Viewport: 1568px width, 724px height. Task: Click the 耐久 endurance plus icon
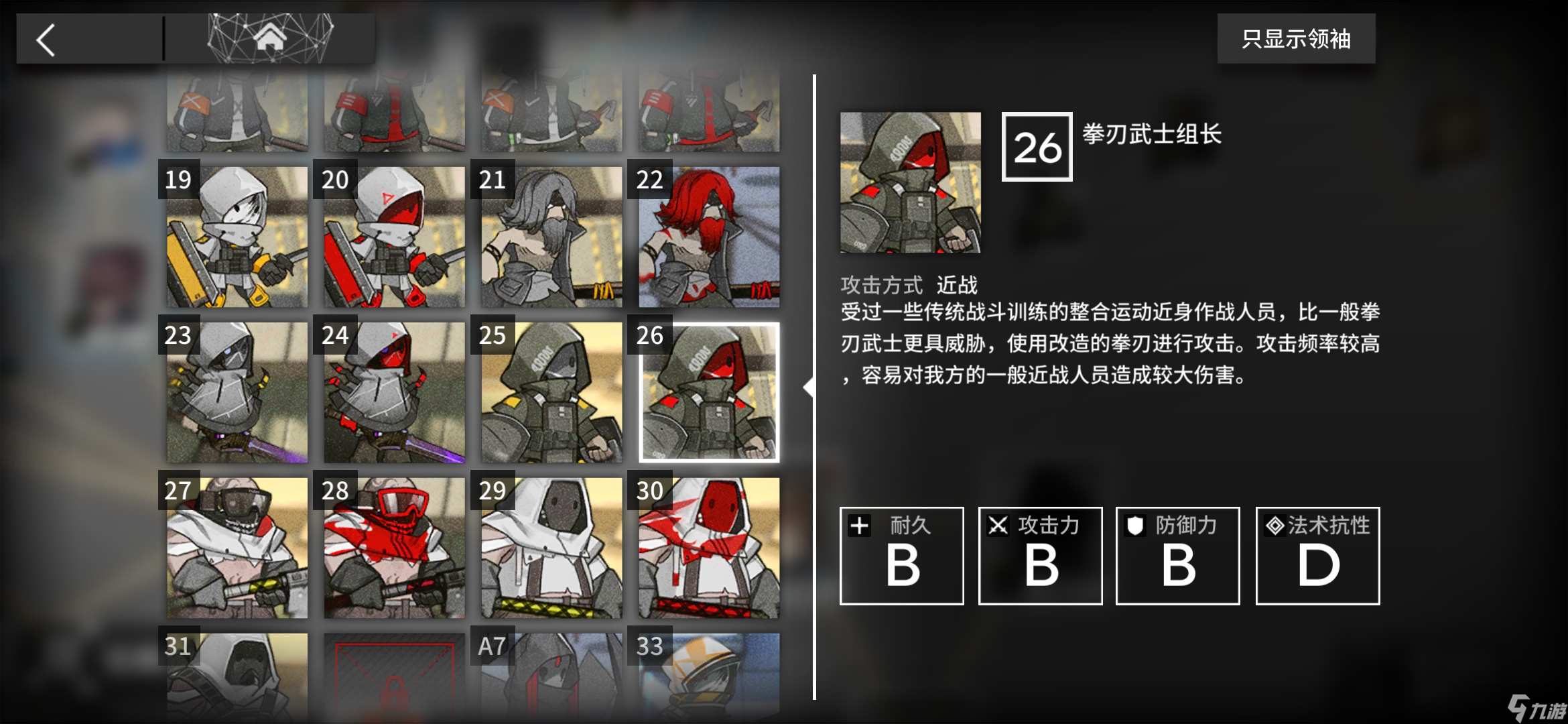860,526
